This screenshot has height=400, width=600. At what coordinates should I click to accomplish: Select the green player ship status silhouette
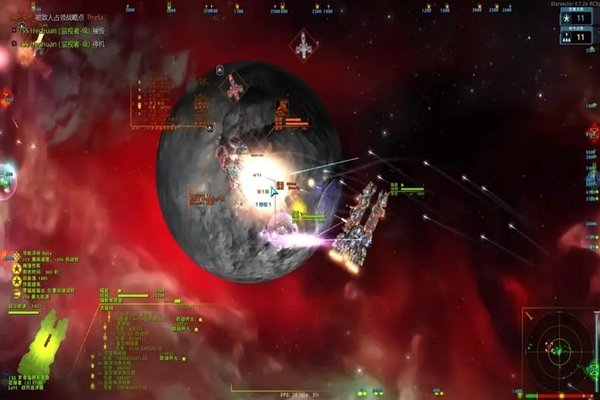pos(47,342)
